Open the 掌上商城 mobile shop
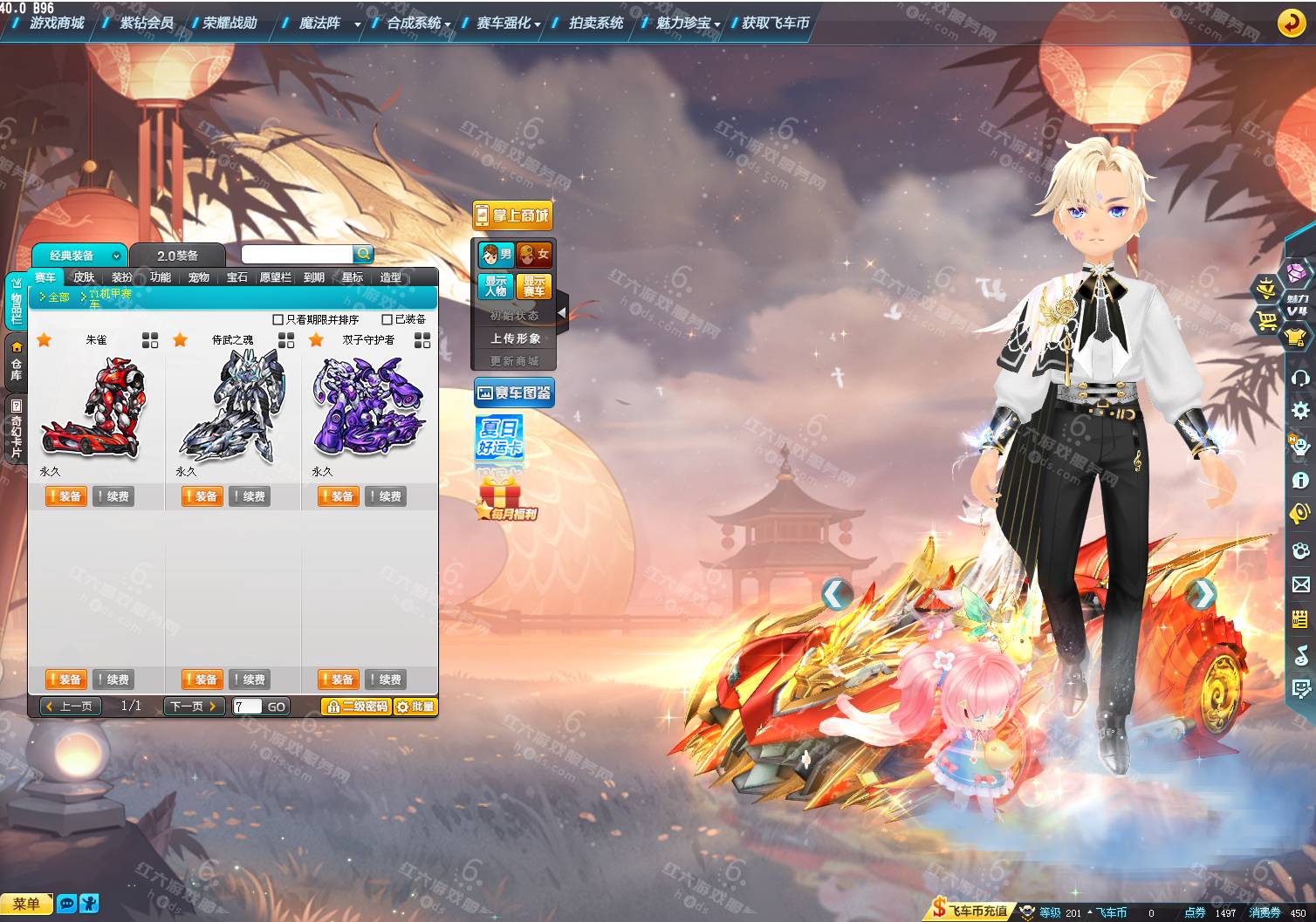 click(513, 215)
